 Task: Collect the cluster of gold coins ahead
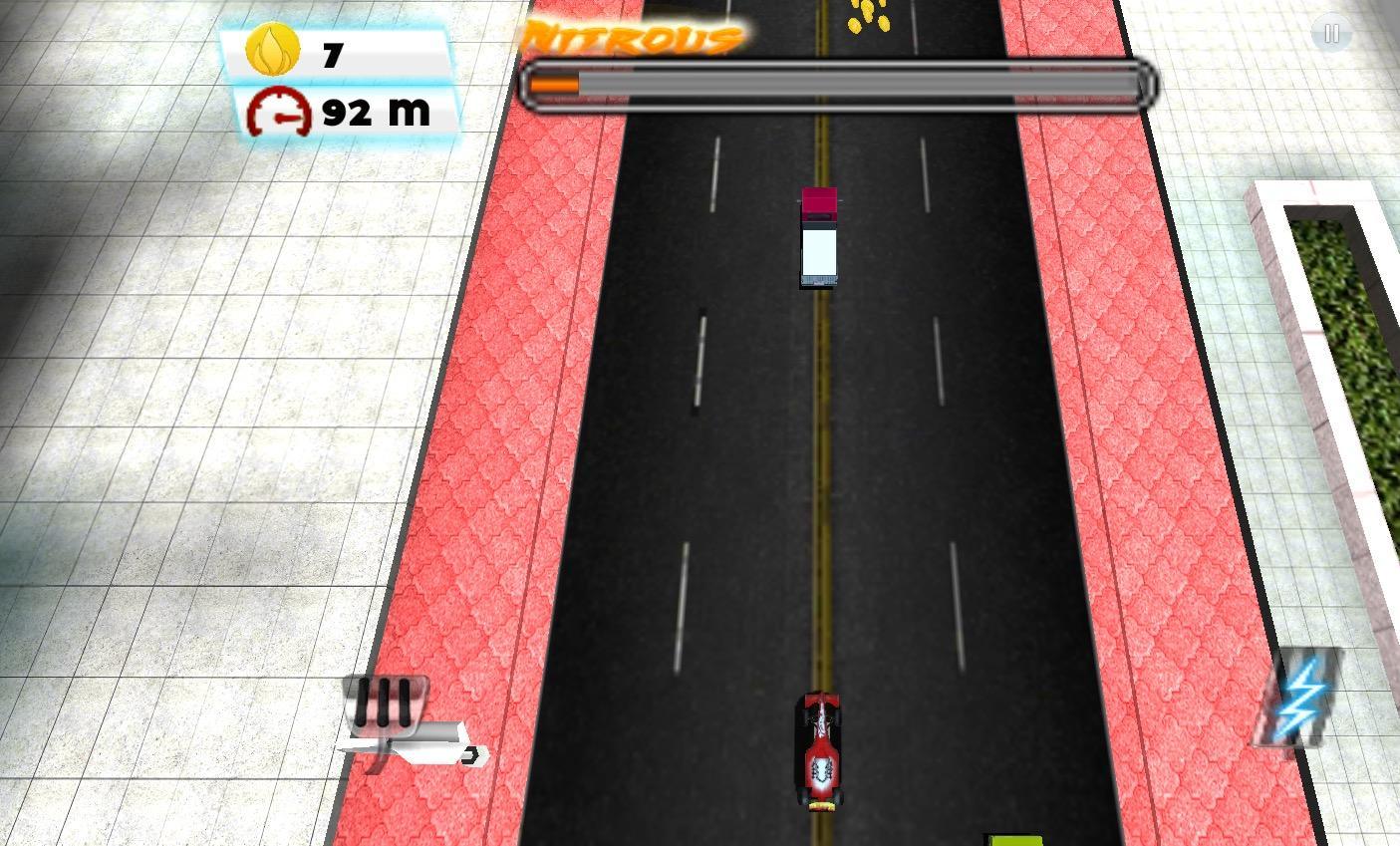(x=867, y=15)
